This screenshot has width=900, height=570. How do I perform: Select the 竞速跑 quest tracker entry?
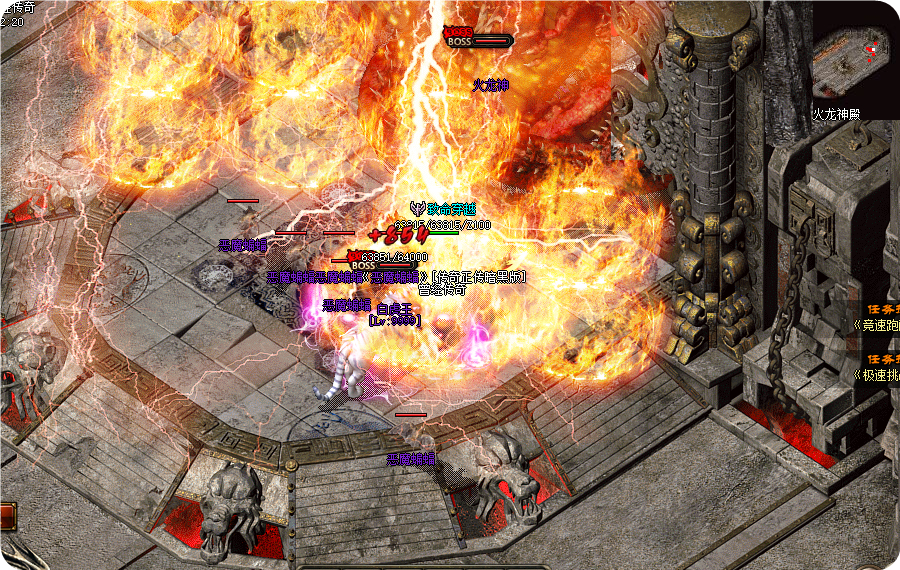(x=876, y=324)
